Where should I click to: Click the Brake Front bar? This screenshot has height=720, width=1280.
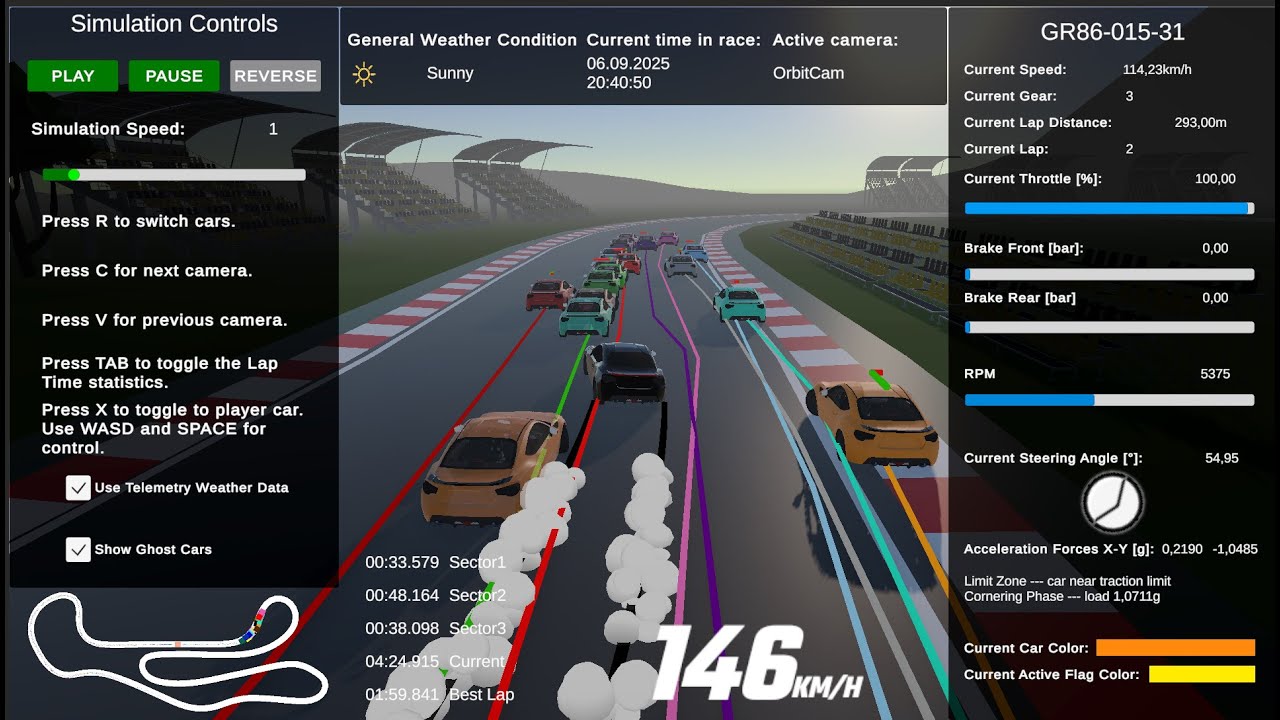pos(1108,274)
